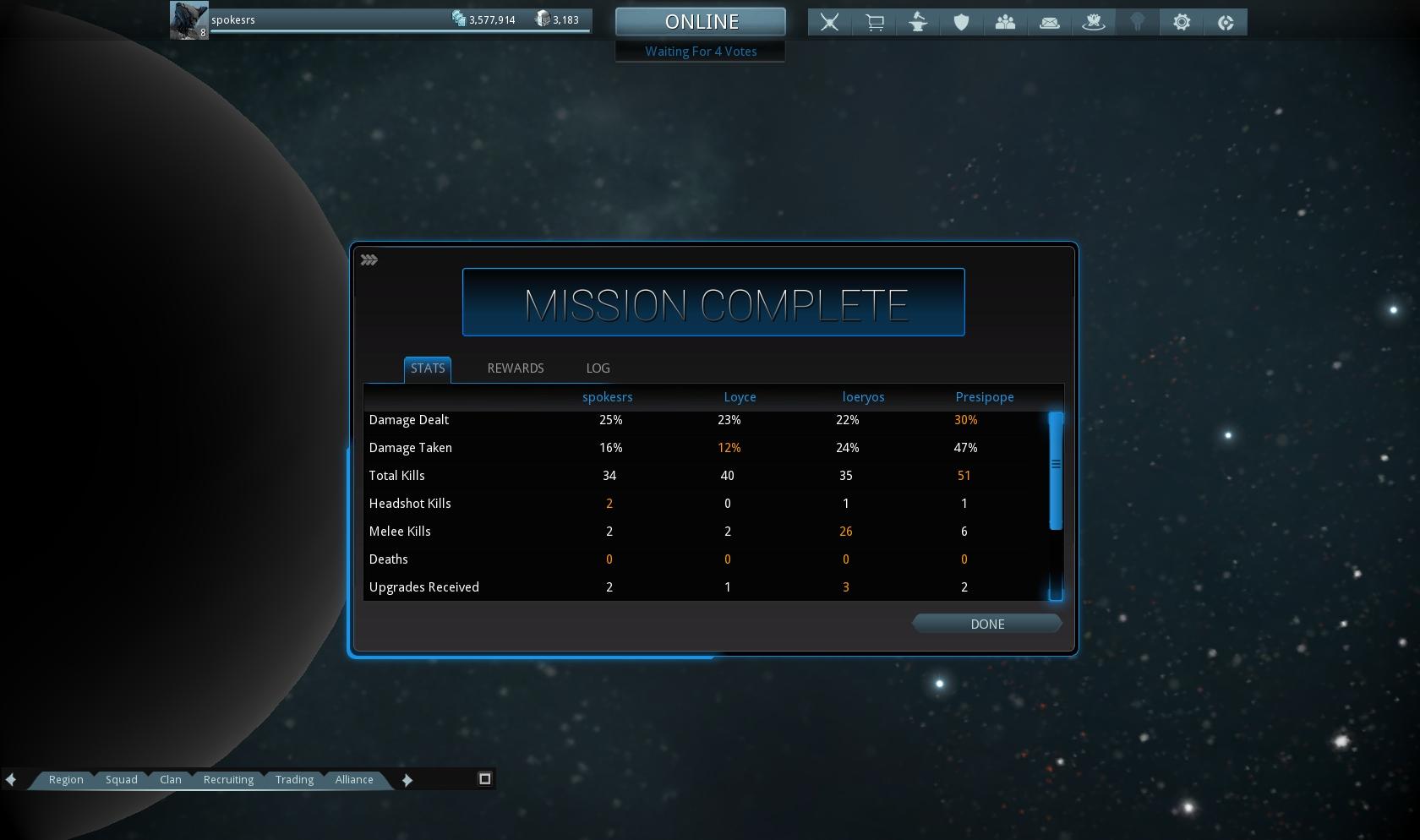Click the lotus flower icon
The image size is (1420, 840).
(x=1093, y=23)
